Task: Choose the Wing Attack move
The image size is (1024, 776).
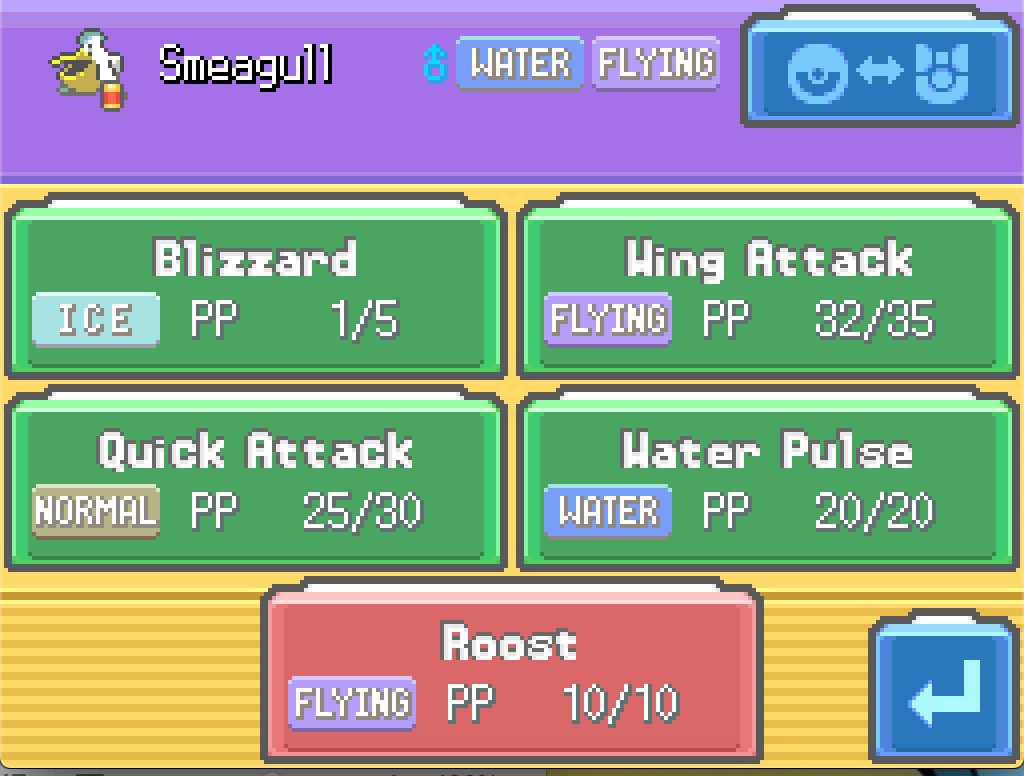Action: click(x=767, y=288)
